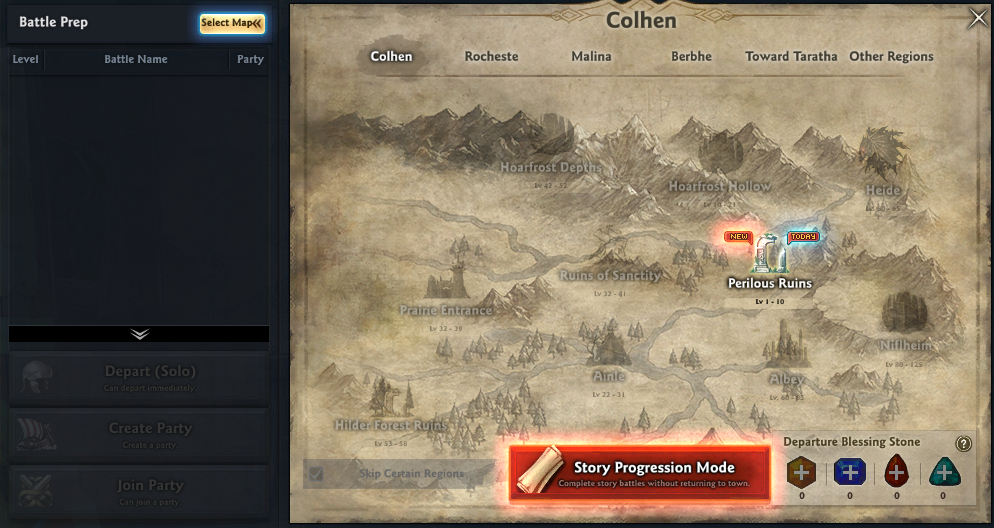
Task: Open the Departure Blessing Stone help
Action: 963,444
